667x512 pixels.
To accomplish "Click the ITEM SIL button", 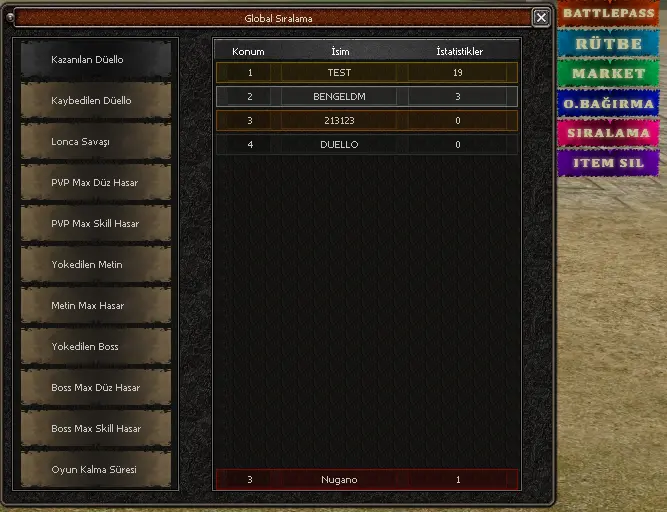I will [607, 162].
